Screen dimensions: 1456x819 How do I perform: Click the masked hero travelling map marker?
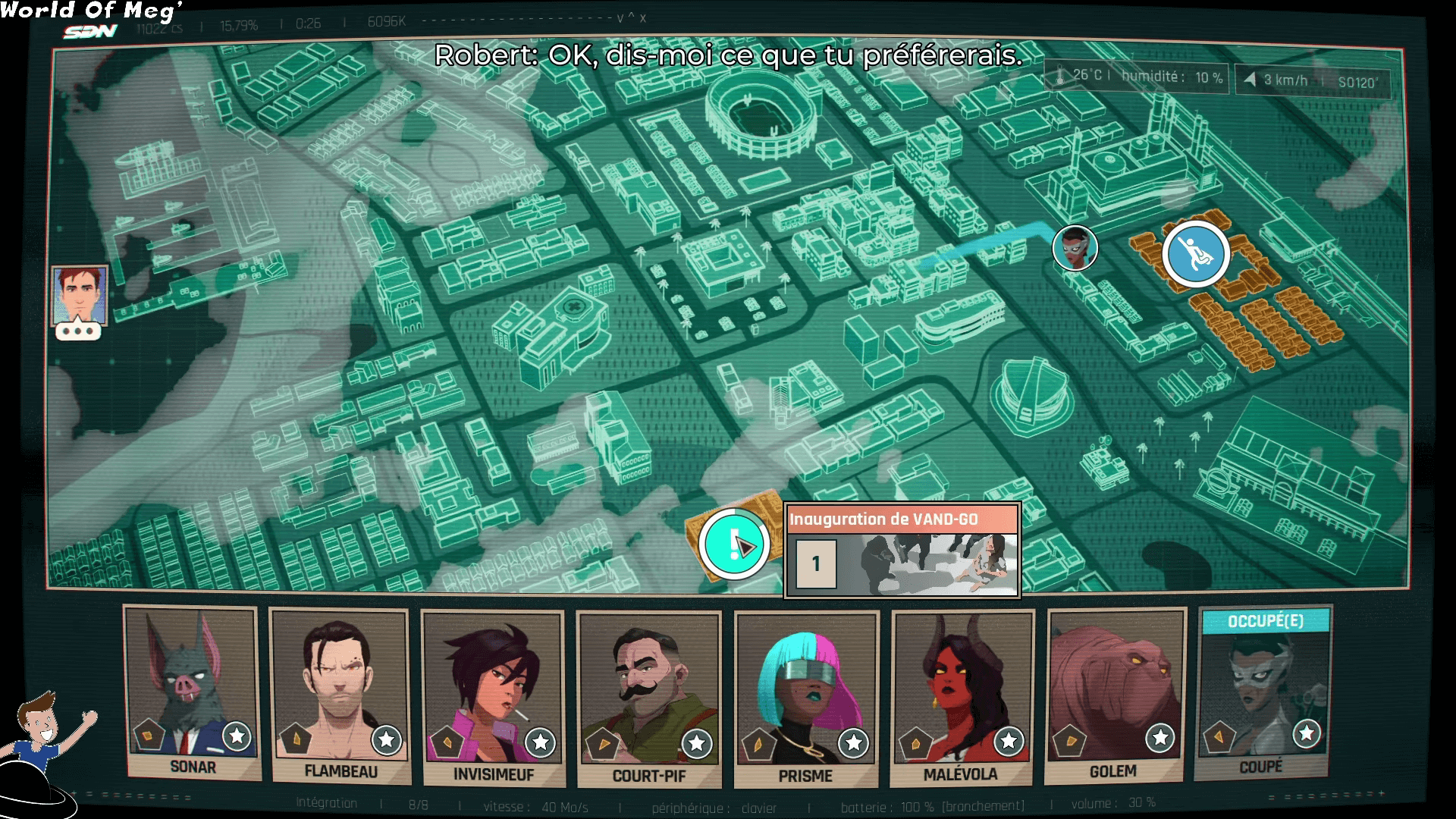(x=1075, y=247)
